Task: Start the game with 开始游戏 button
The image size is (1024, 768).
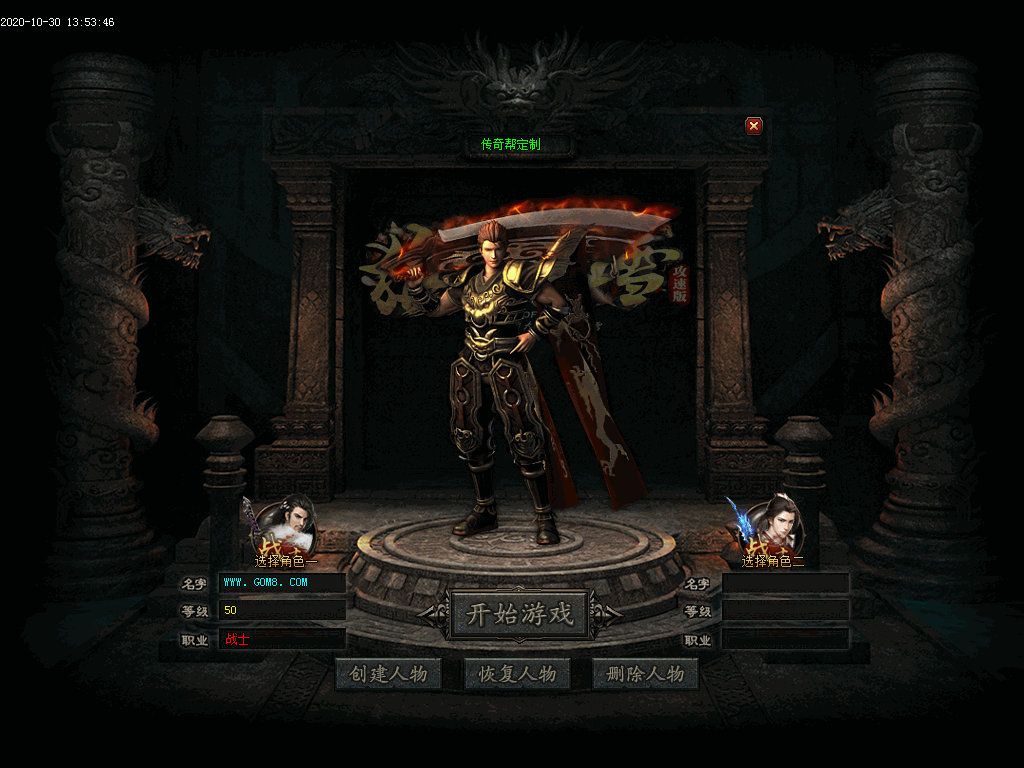Action: [x=520, y=614]
